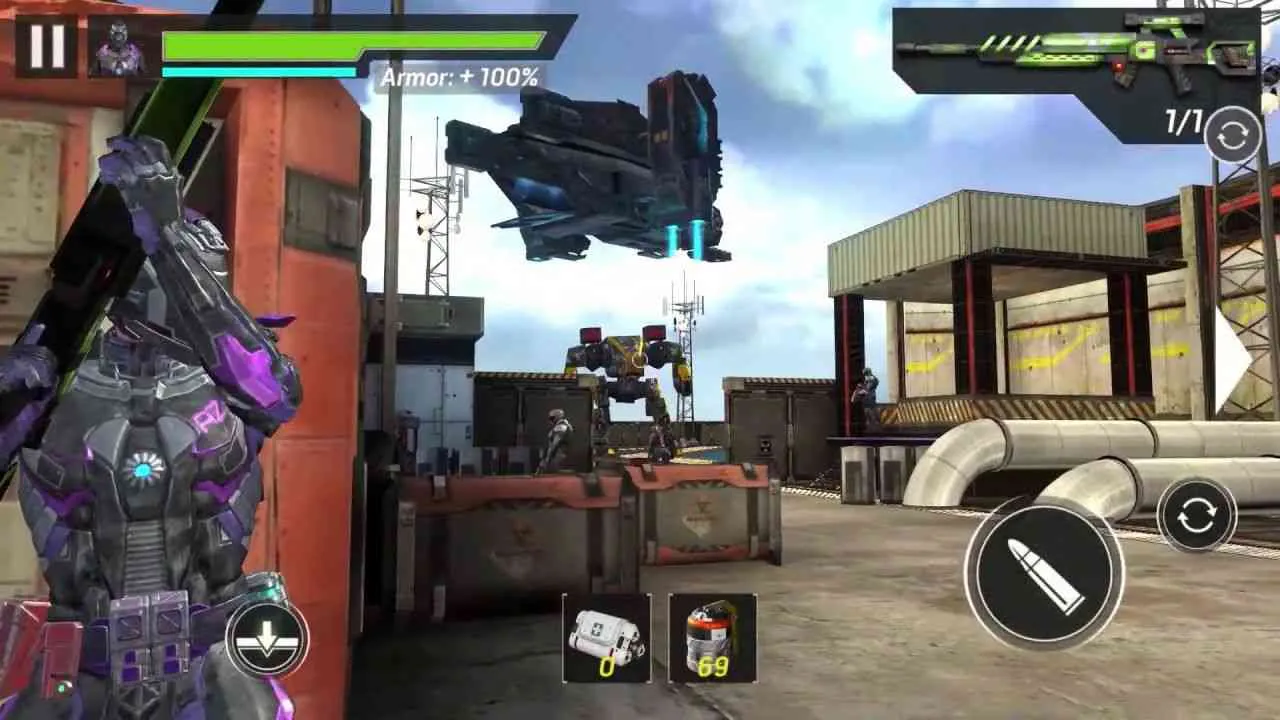Expand the consumables tray at the bottom

(x=655, y=640)
